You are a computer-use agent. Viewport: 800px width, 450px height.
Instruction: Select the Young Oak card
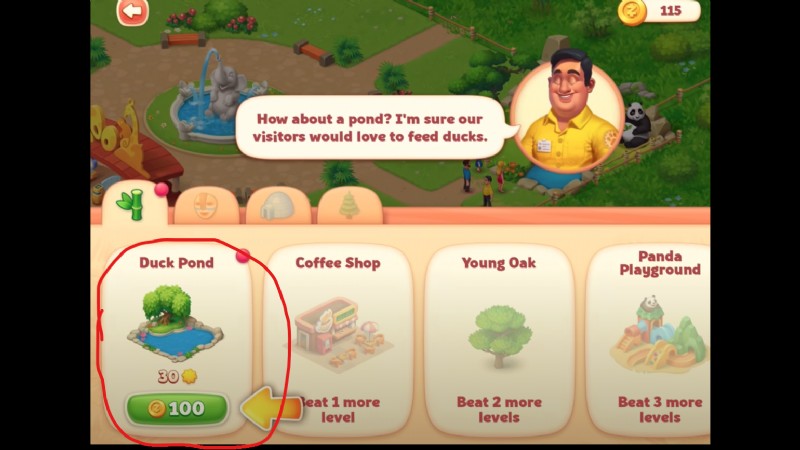498,340
